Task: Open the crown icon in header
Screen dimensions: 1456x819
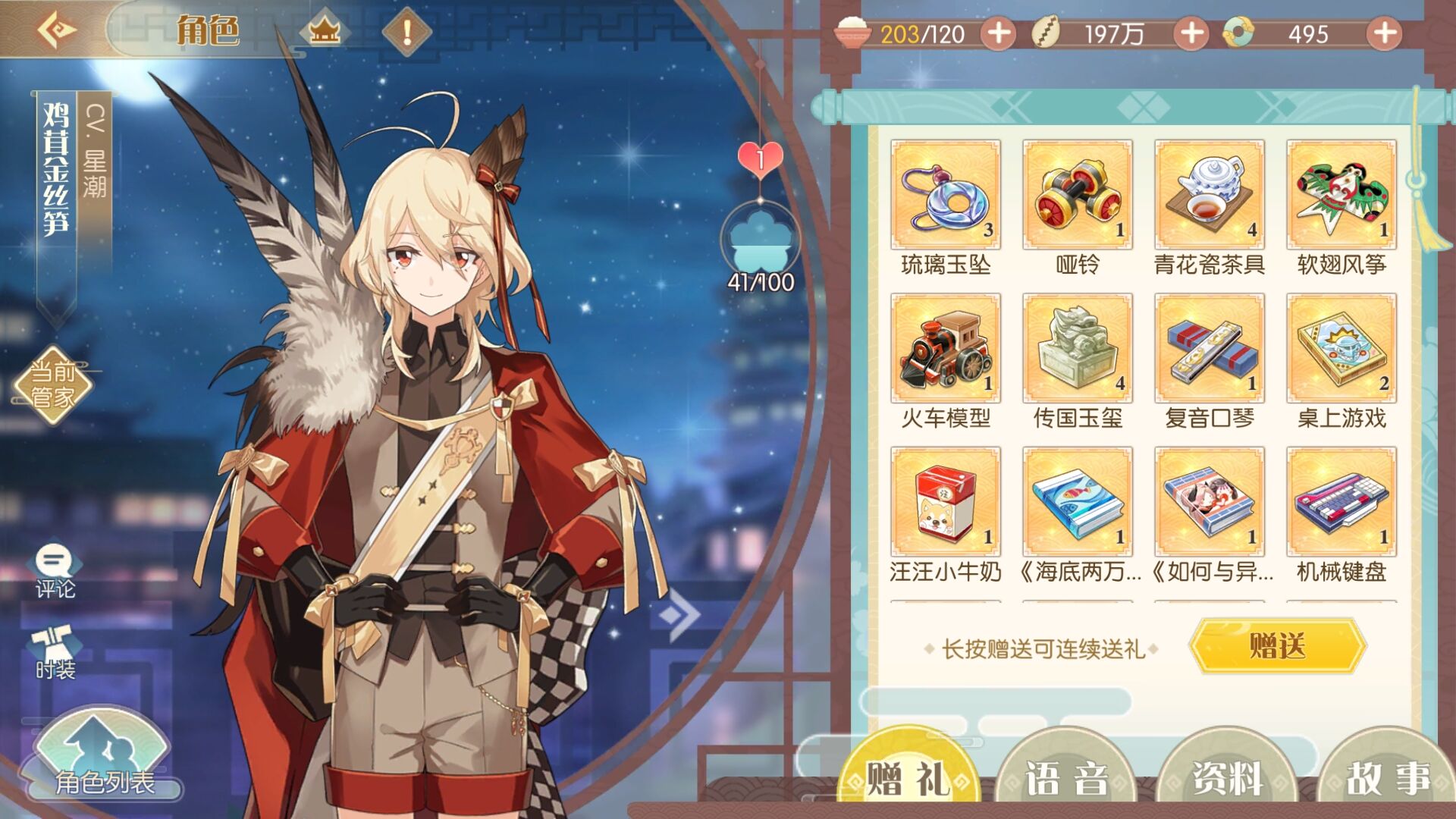Action: pyautogui.click(x=325, y=32)
